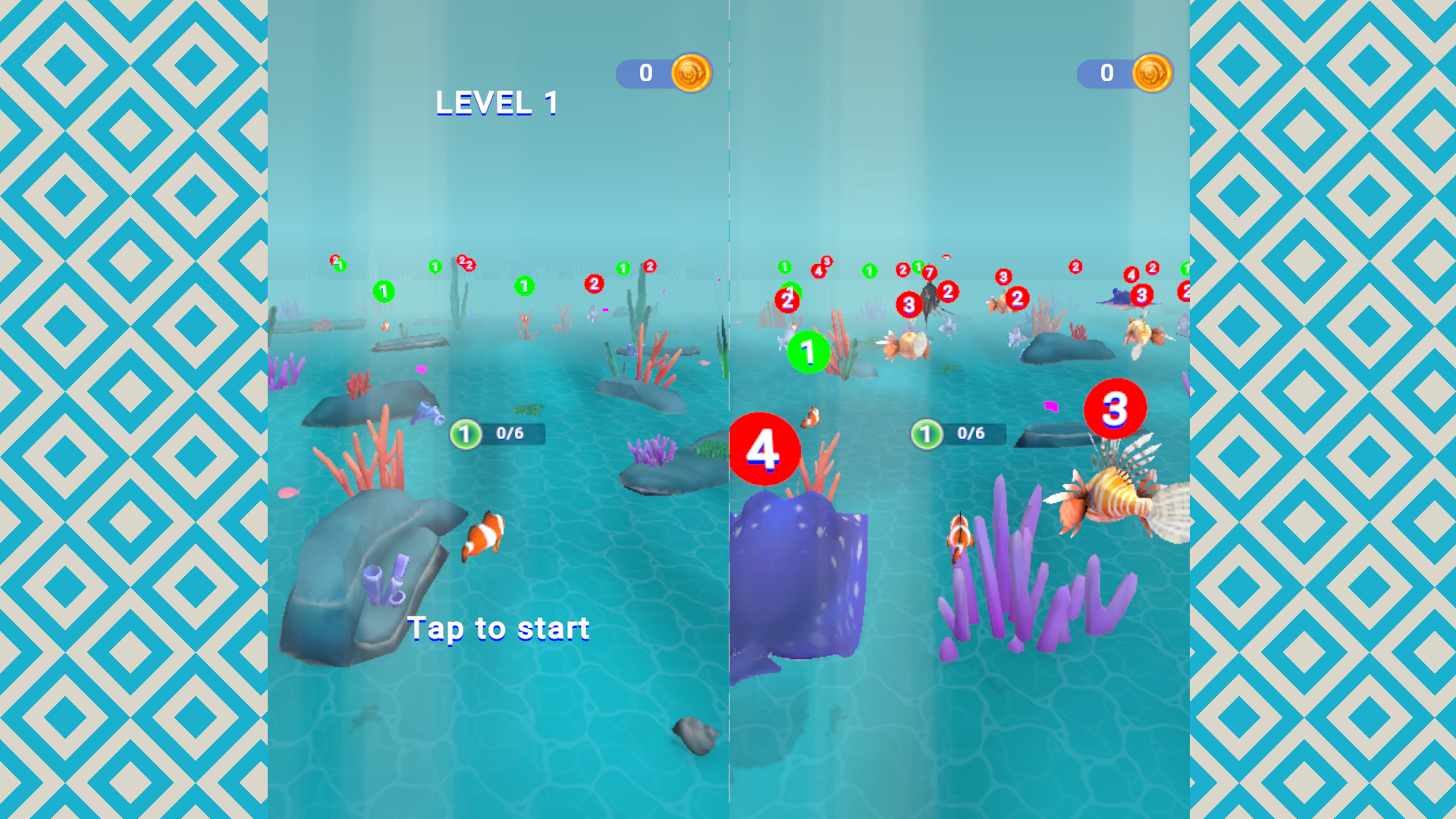Click the green player level icon next to 0/6
Viewport: 1456px width, 819px height.
(x=465, y=434)
